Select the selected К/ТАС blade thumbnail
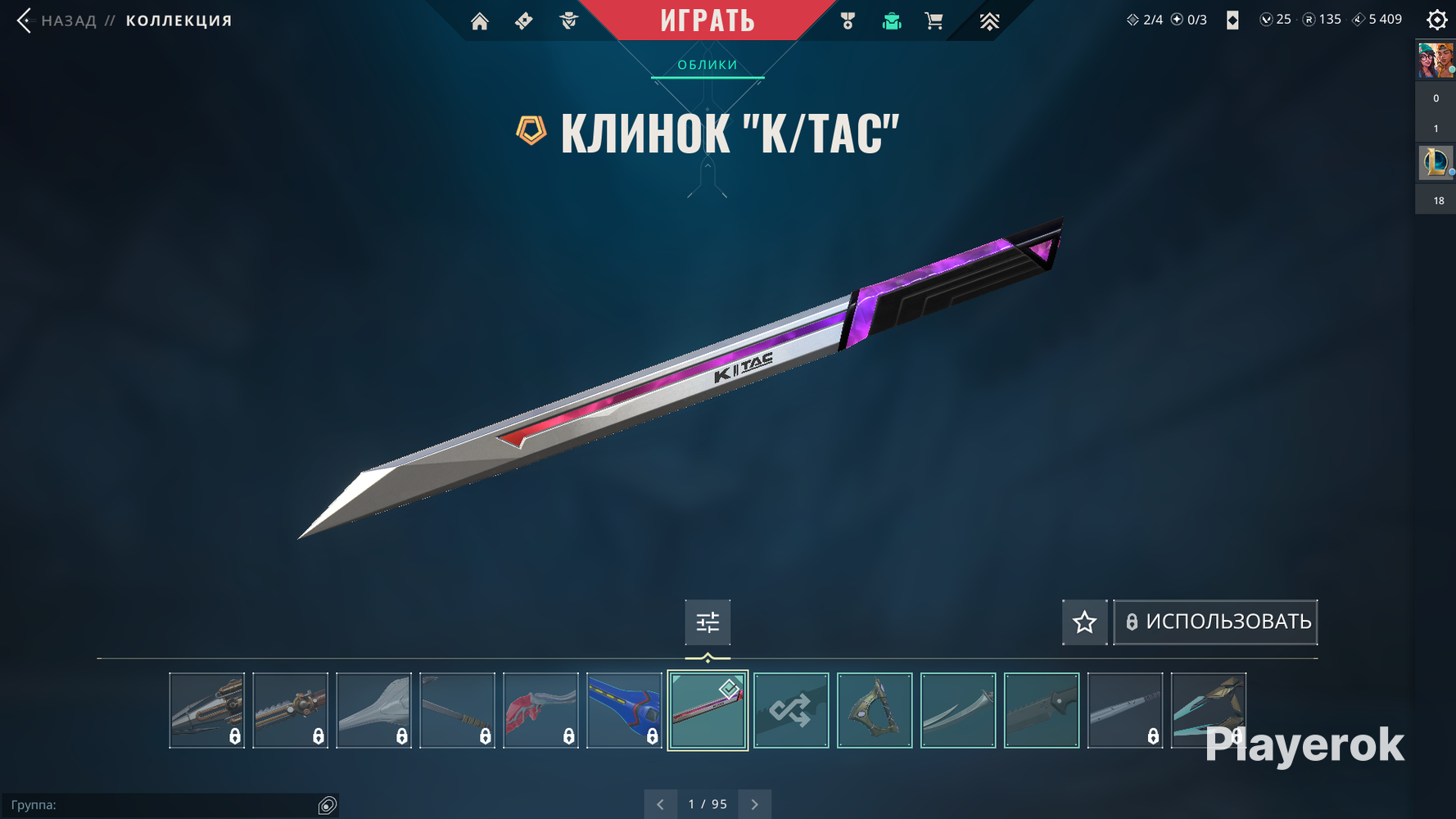1456x819 pixels. 708,710
